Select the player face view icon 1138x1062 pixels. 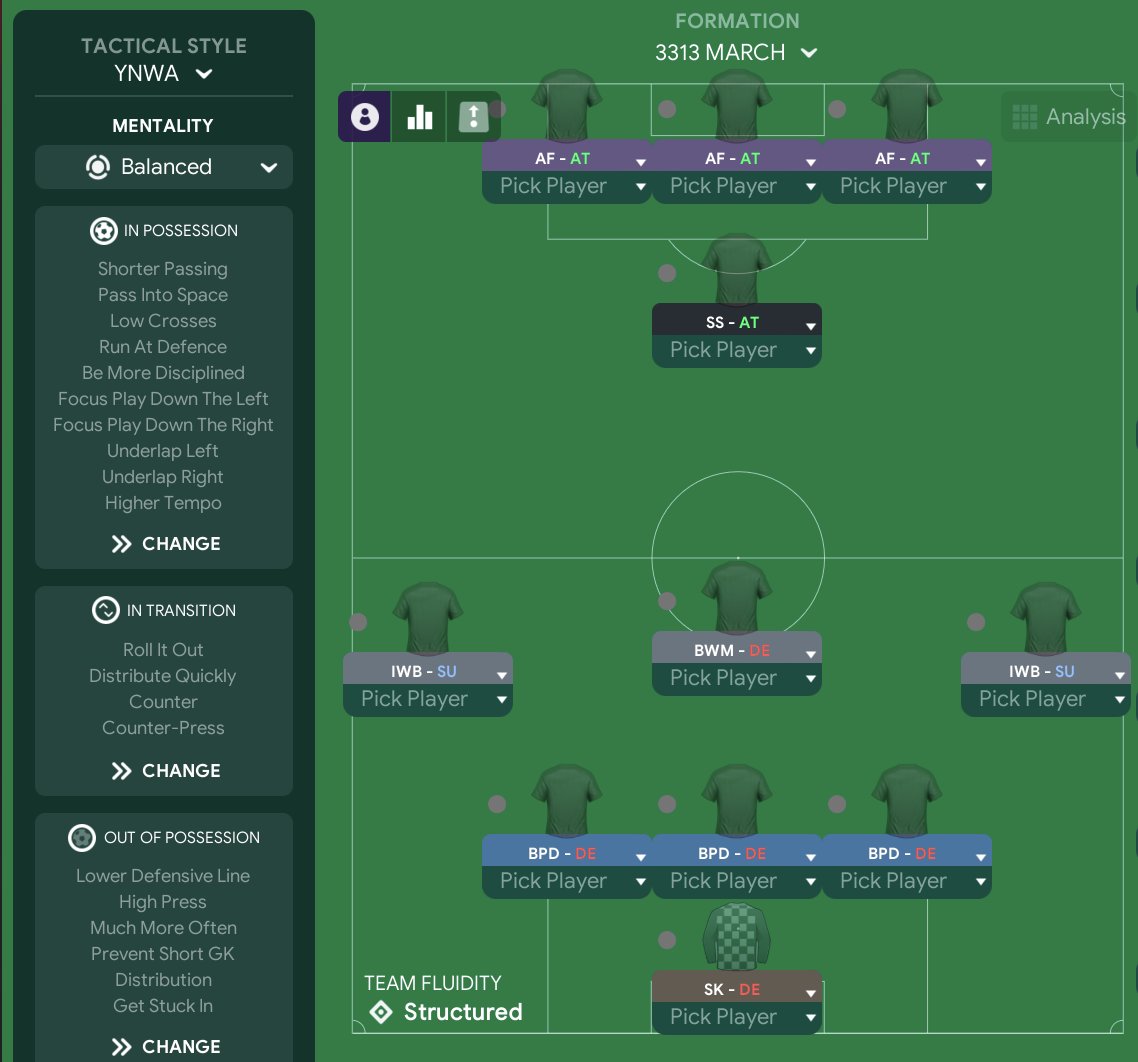(365, 117)
